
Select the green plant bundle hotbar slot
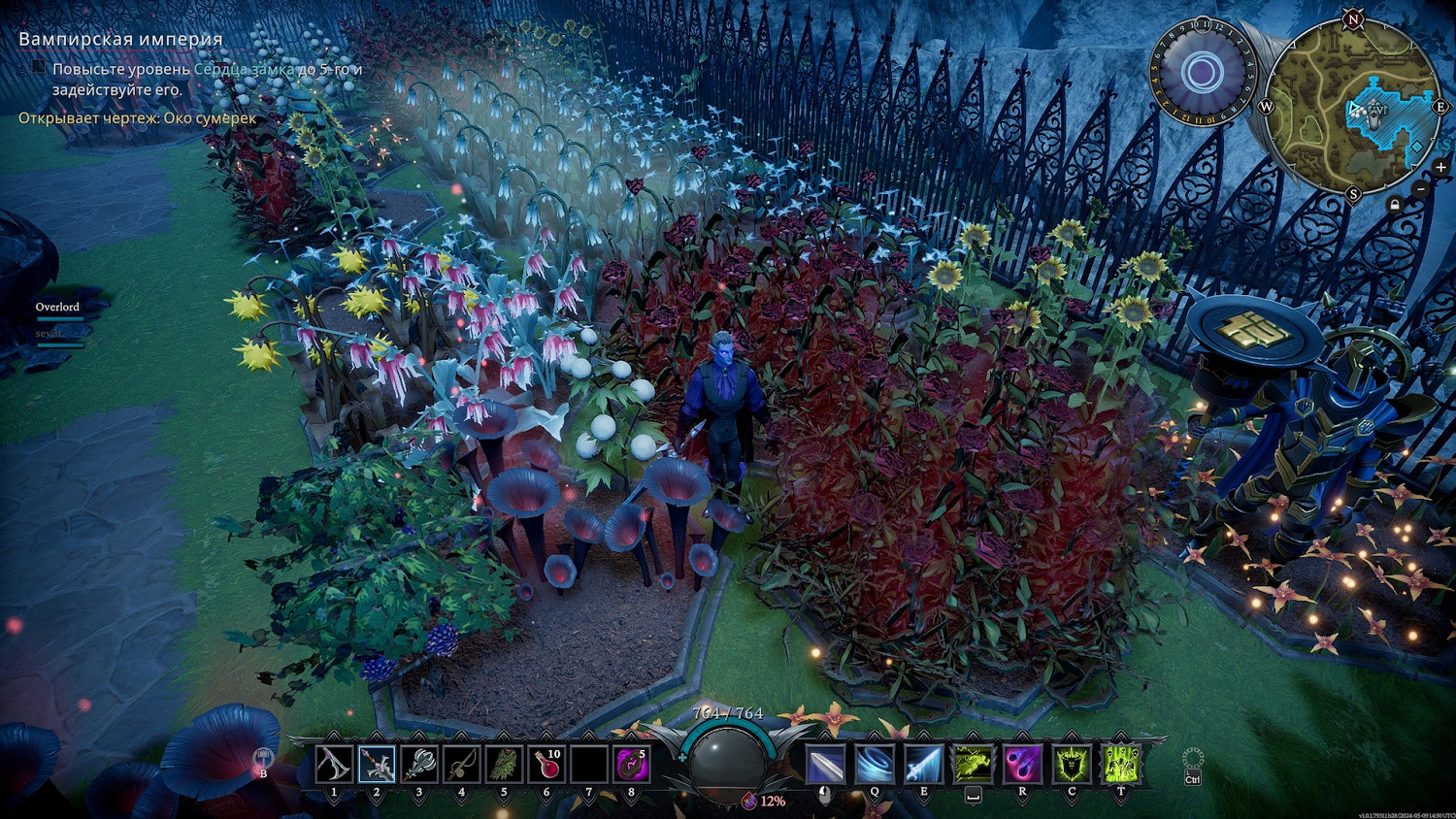pyautogui.click(x=504, y=765)
